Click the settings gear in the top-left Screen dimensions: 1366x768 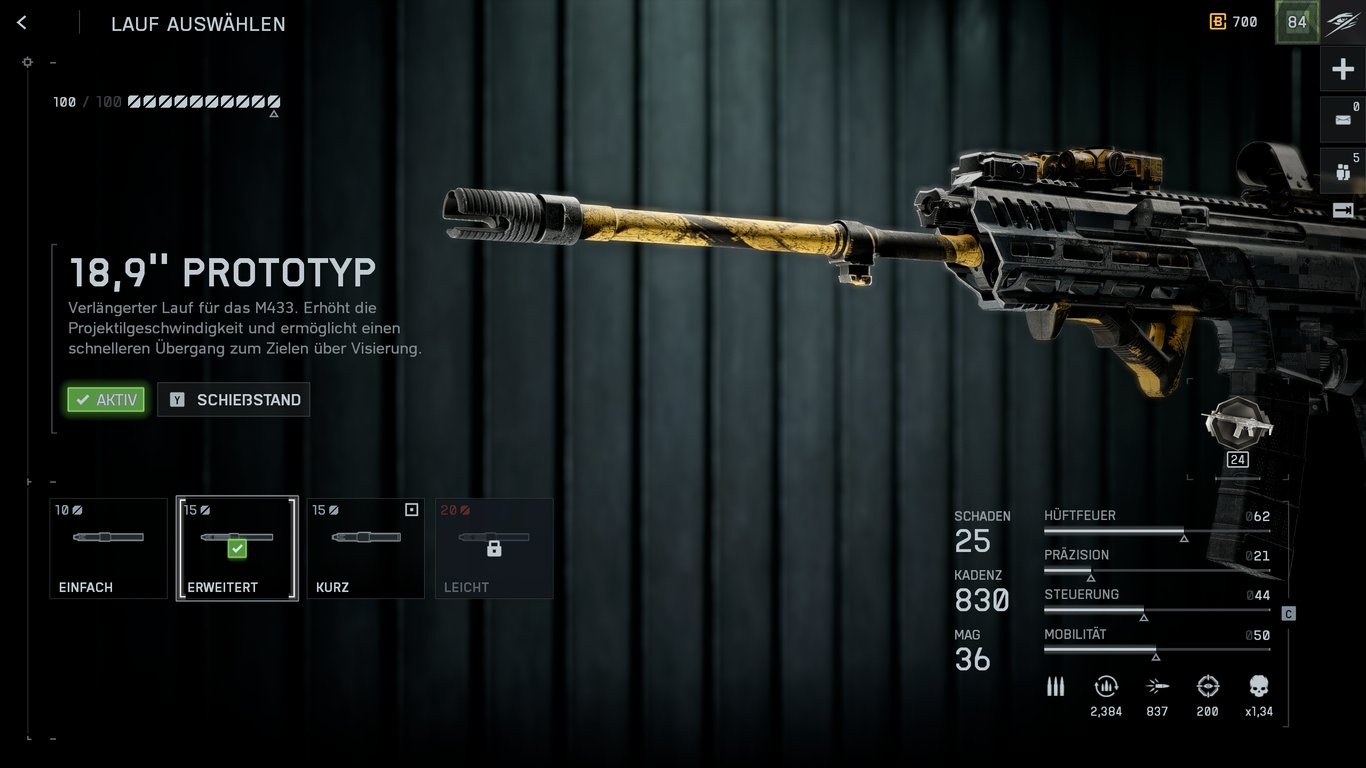(27, 61)
